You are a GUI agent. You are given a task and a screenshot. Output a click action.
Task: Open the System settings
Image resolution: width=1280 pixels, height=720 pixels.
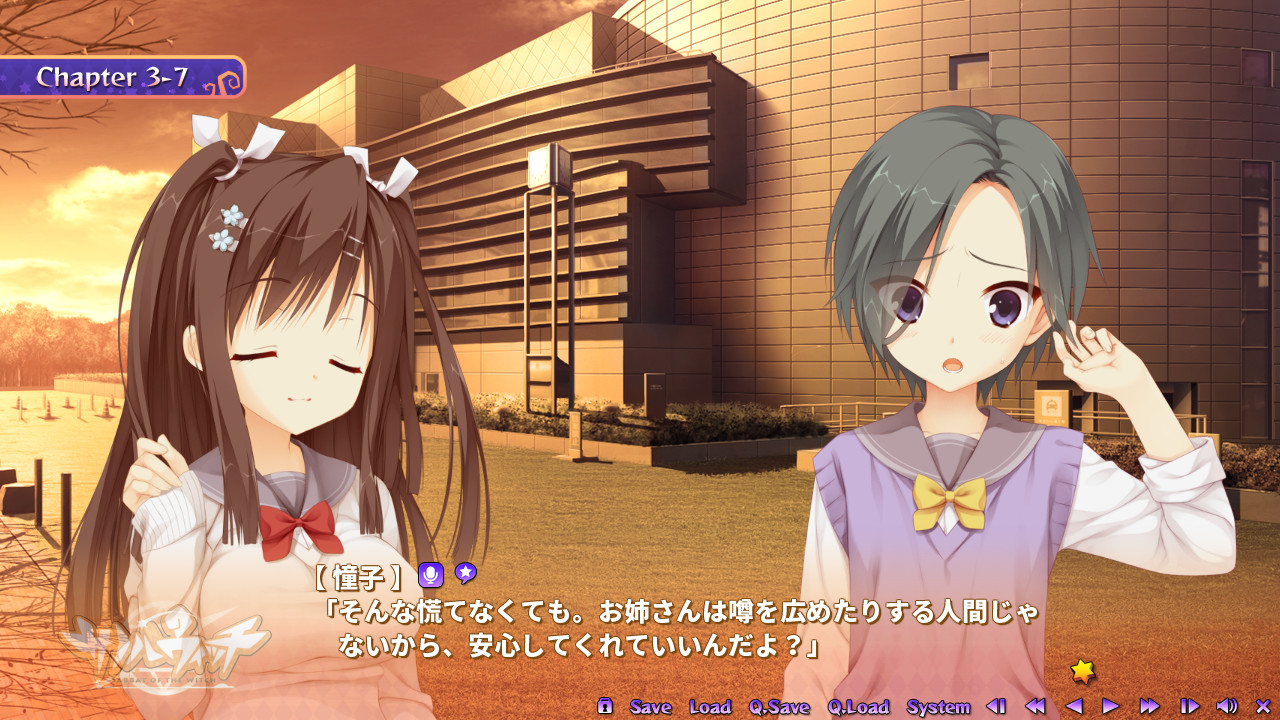(x=938, y=707)
